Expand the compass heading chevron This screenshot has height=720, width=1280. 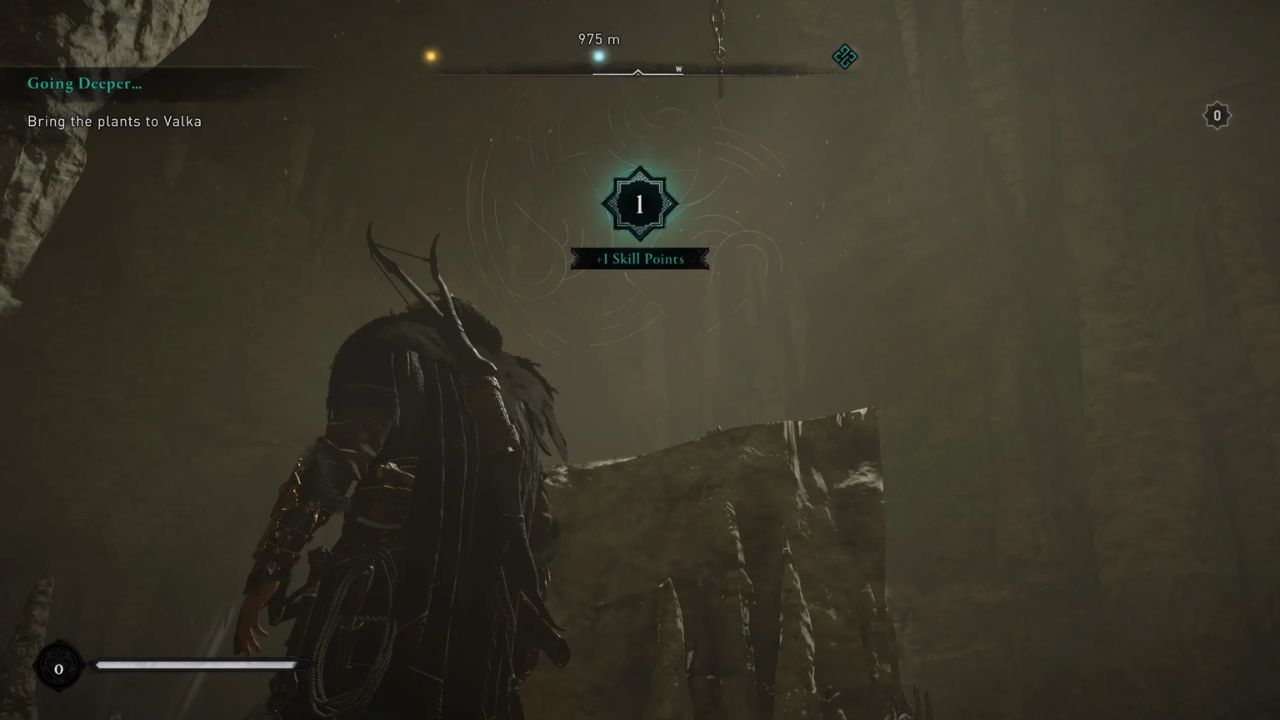pos(637,72)
